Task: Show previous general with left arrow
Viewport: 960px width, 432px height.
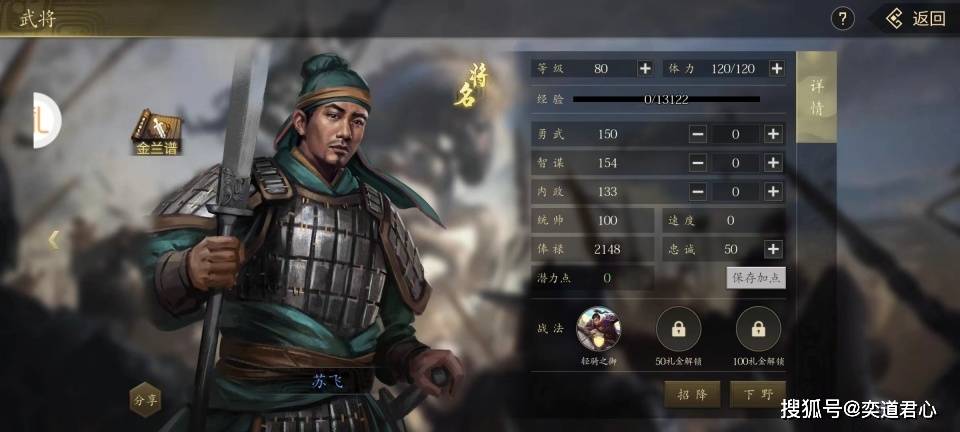Action: (54, 239)
